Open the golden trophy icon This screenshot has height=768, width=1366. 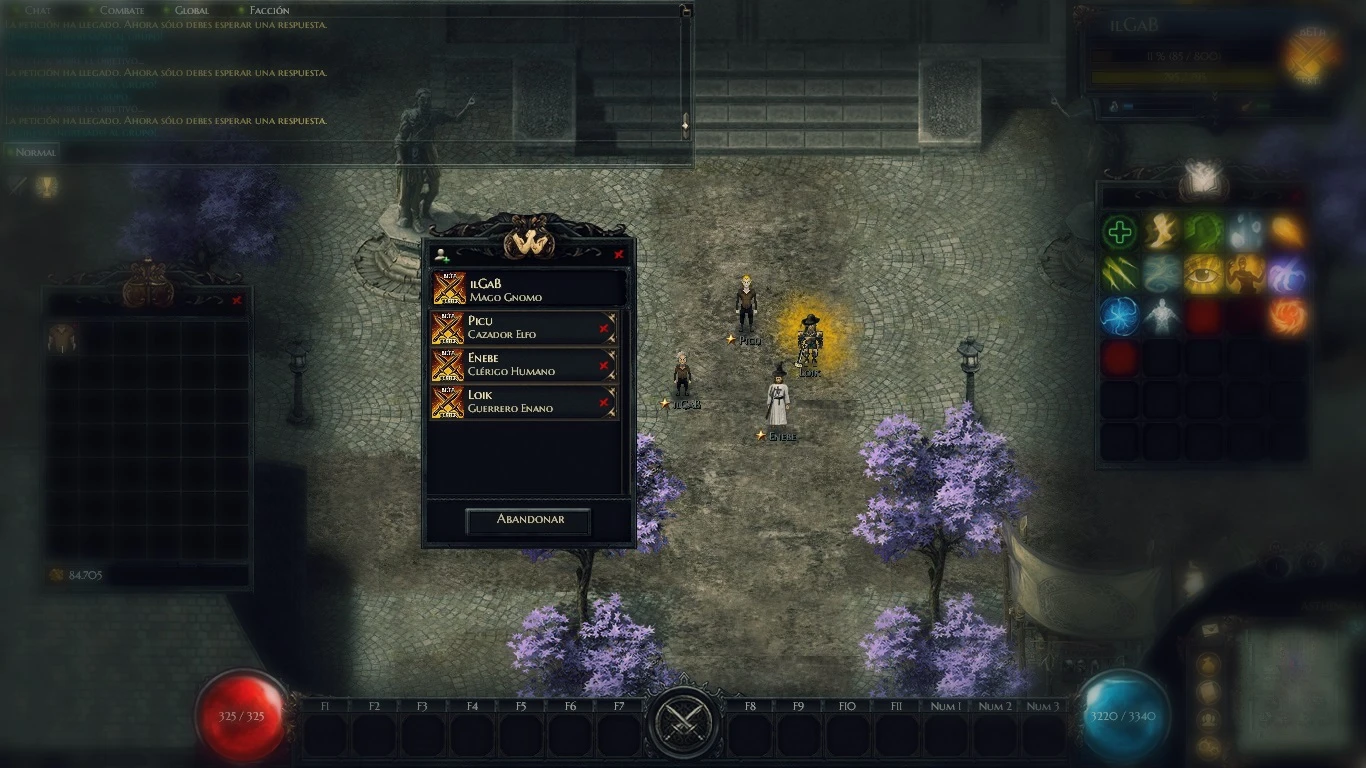point(46,186)
